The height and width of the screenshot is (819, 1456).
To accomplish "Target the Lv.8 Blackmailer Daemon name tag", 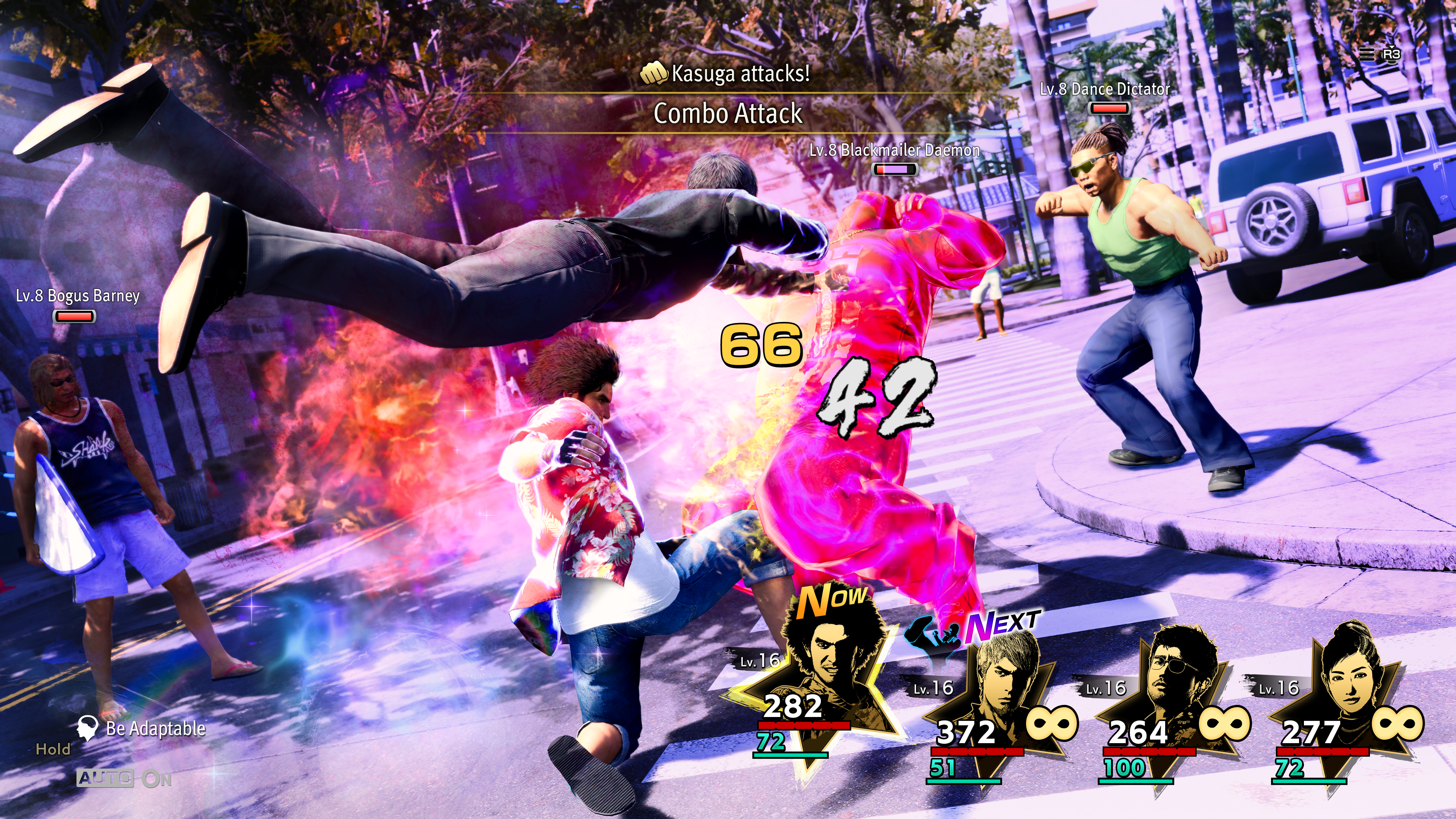I will (894, 151).
